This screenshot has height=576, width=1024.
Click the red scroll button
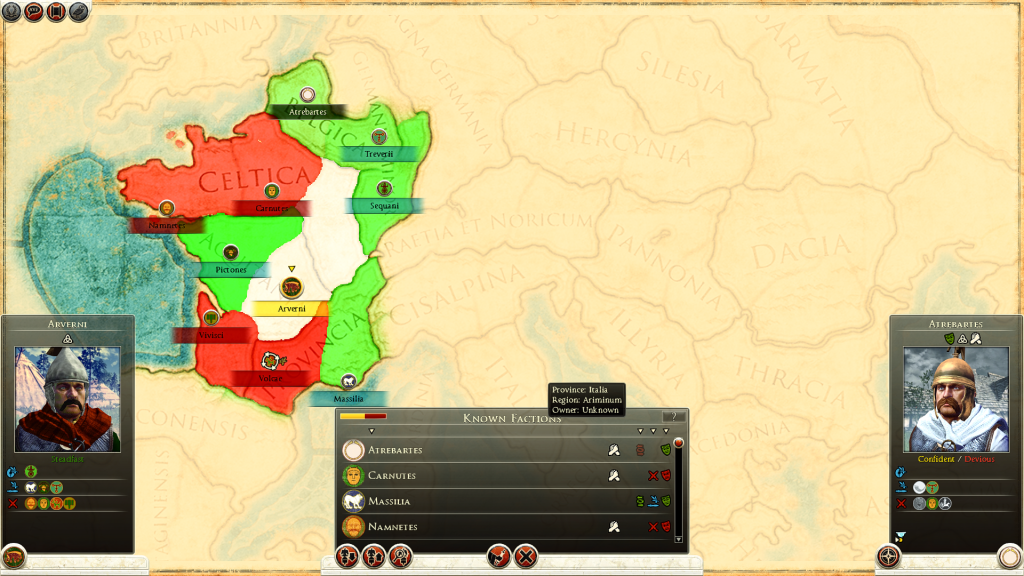point(55,12)
